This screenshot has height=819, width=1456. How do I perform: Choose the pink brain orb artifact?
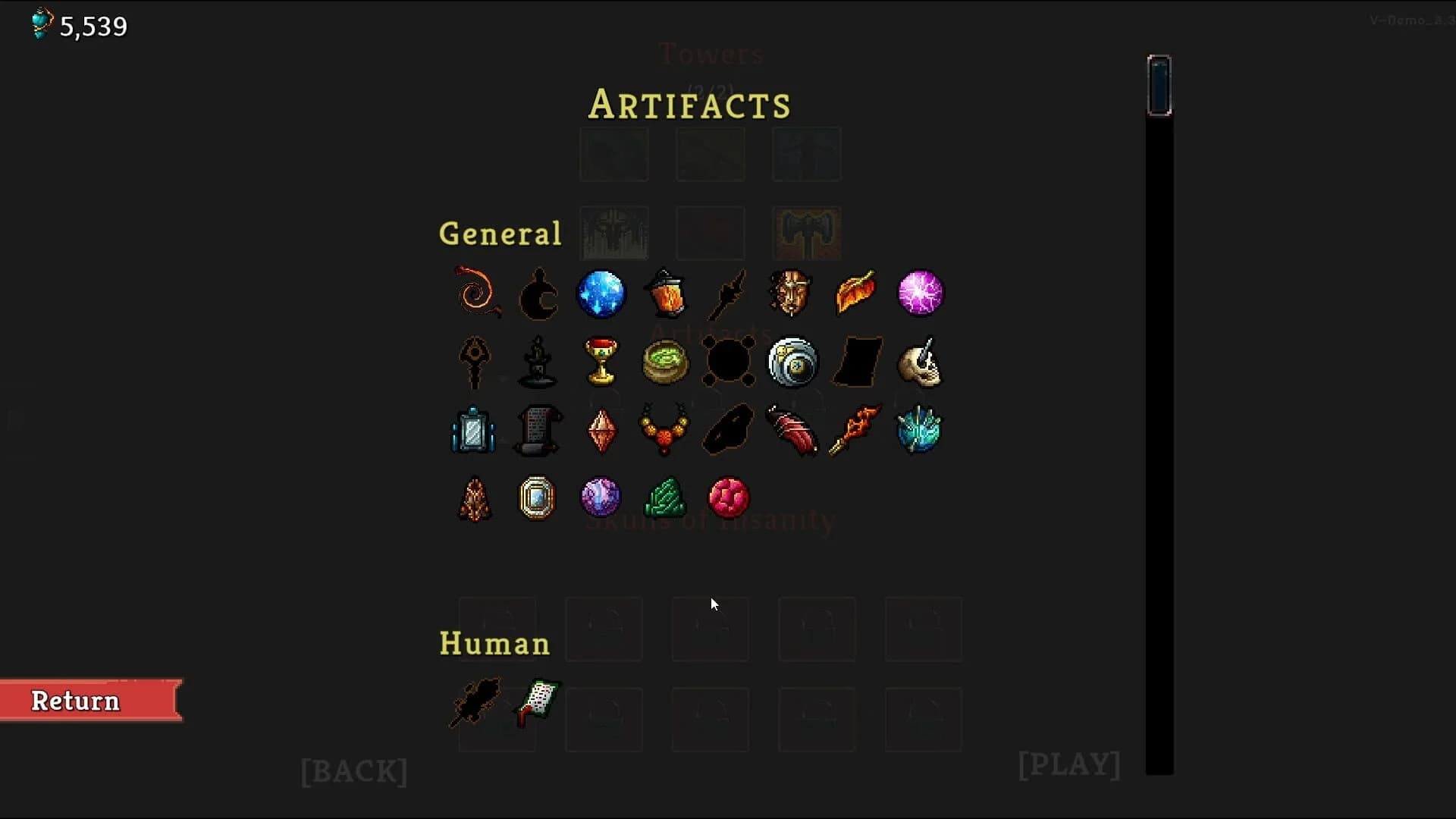coord(729,498)
